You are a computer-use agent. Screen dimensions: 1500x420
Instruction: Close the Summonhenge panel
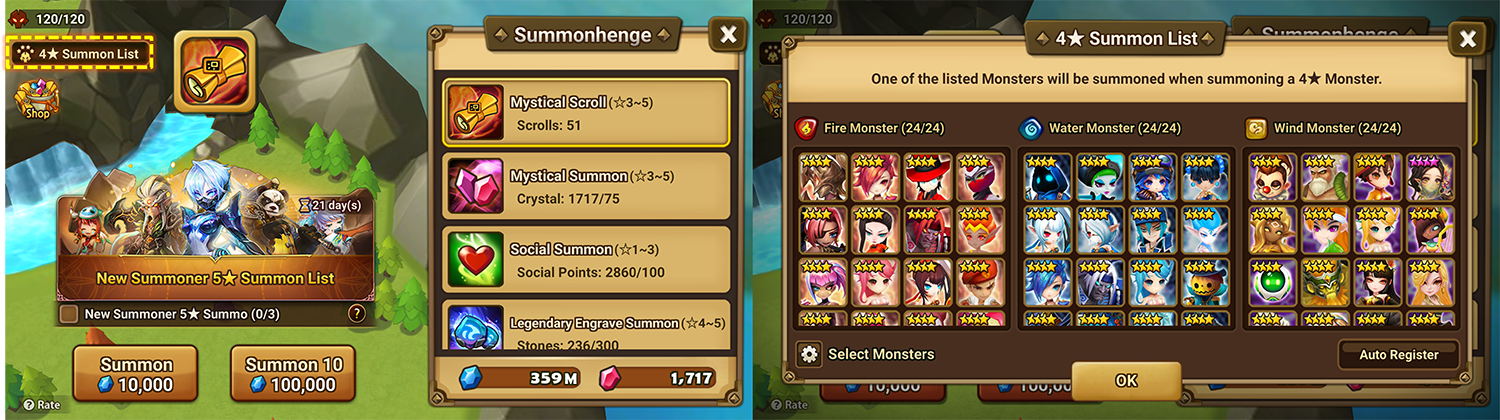coord(728,35)
